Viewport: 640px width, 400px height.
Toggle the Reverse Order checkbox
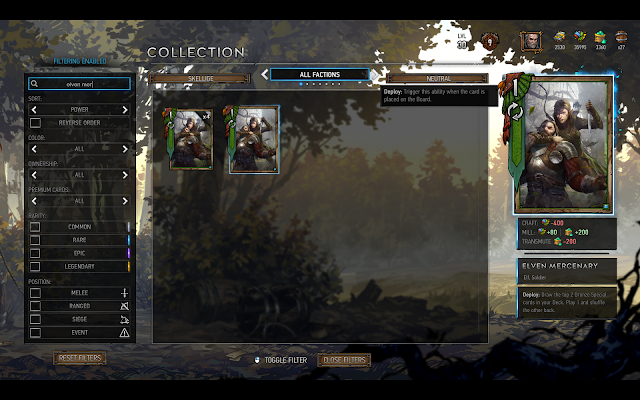(35, 122)
